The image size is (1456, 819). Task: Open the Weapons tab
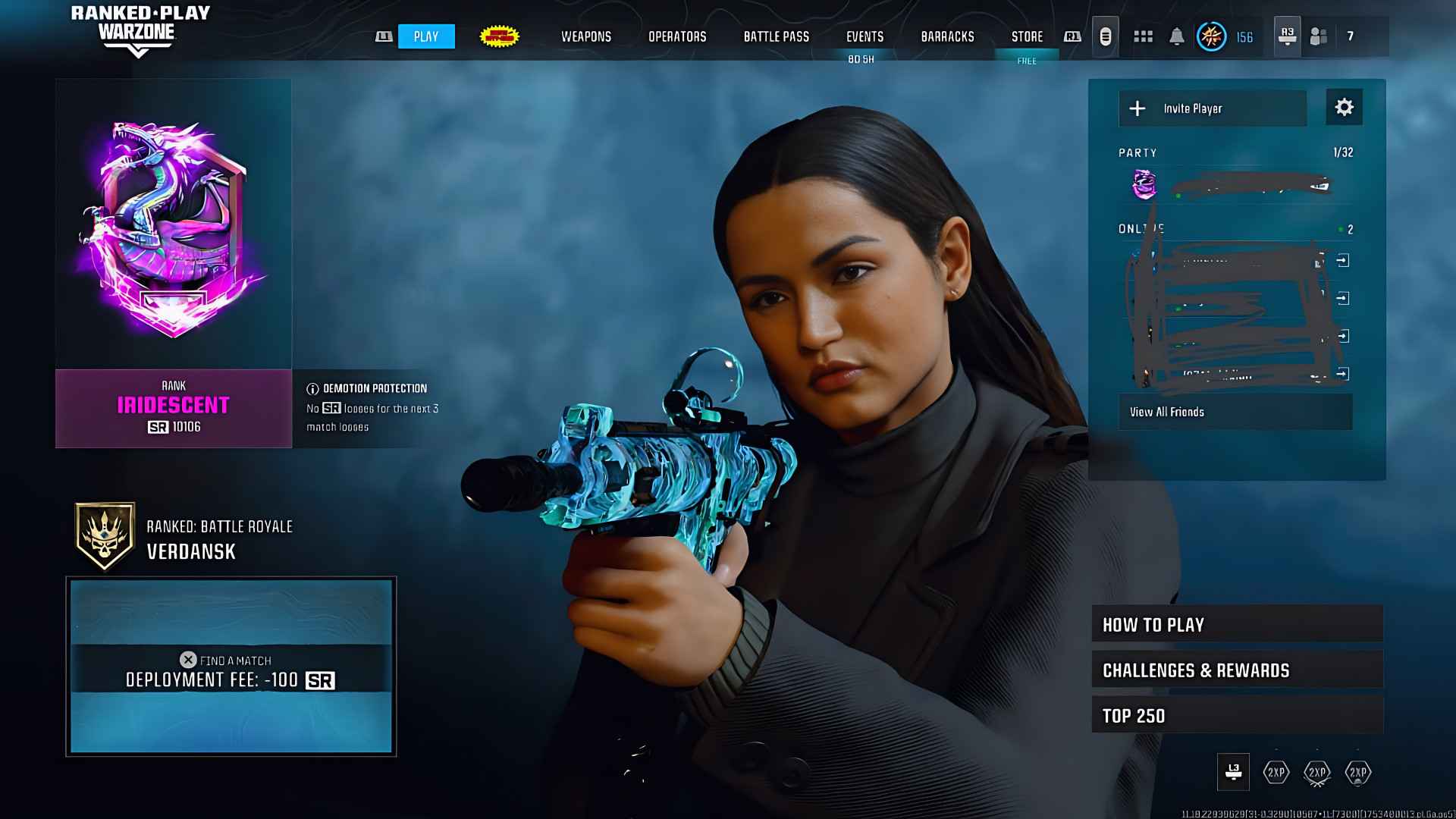[585, 36]
